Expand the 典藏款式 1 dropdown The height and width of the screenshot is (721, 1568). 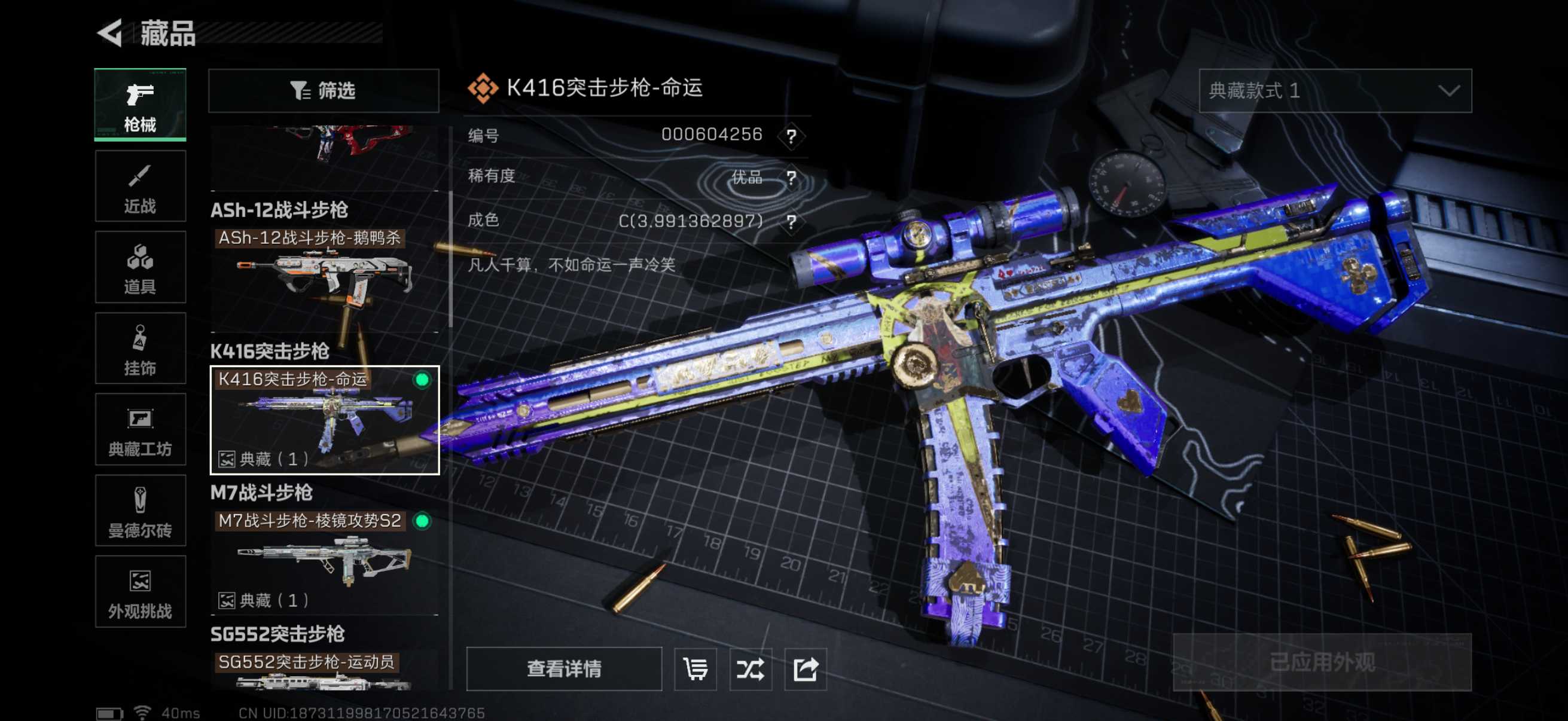tap(1334, 91)
